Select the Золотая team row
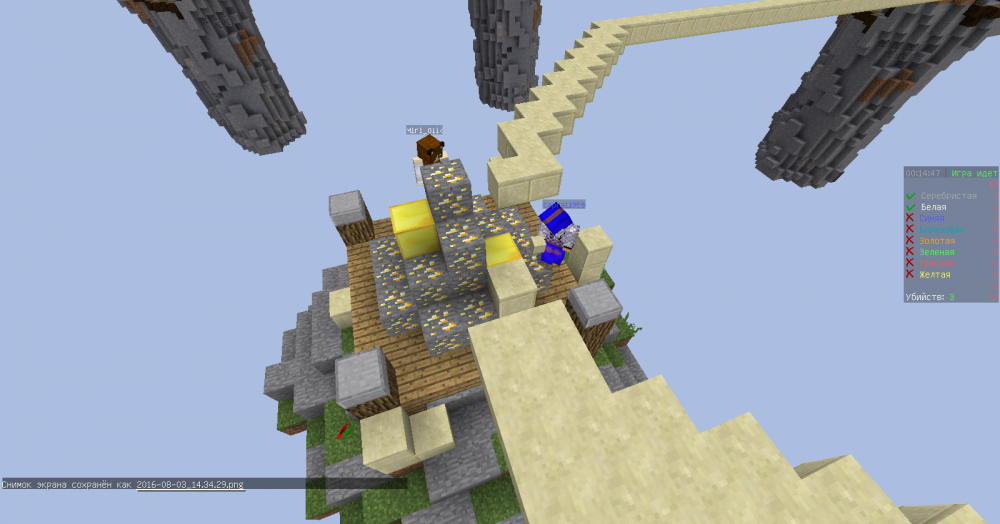The image size is (1000, 524). tap(937, 241)
